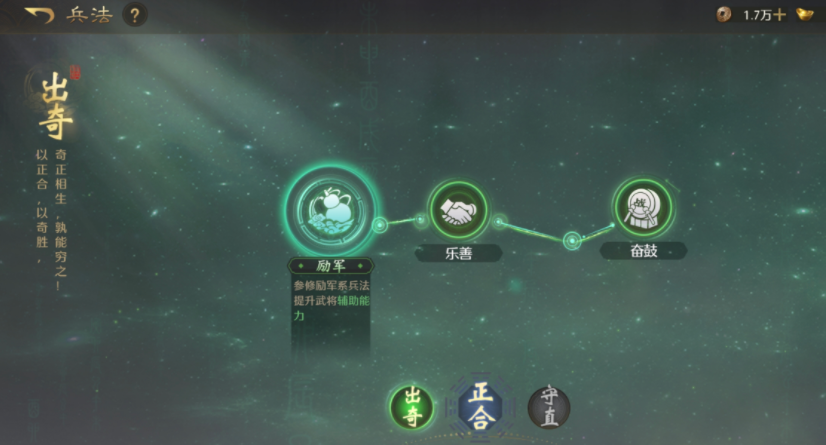The height and width of the screenshot is (445, 826).
Task: Click the gold ingot currency icon
Action: pyautogui.click(x=805, y=14)
